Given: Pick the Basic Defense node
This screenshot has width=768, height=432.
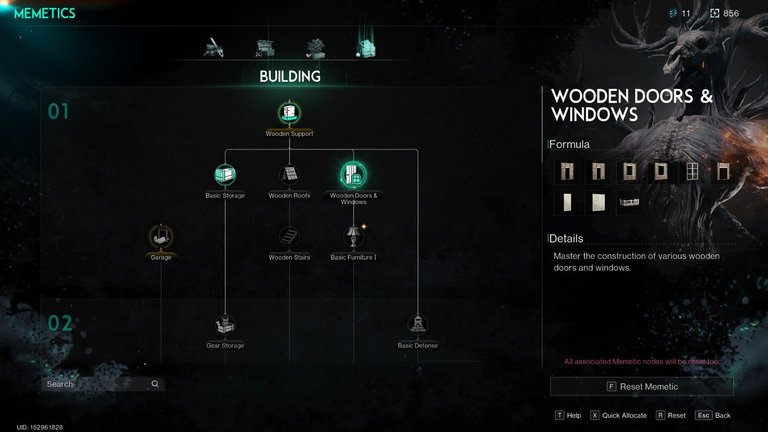Looking at the screenshot, I should [417, 325].
